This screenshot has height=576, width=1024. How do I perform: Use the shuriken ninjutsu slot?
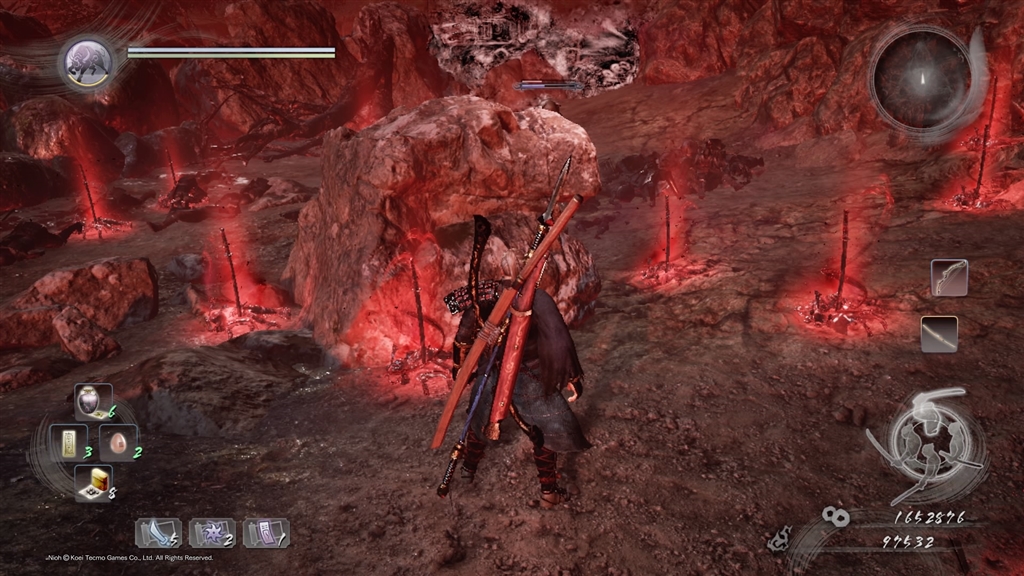click(211, 532)
